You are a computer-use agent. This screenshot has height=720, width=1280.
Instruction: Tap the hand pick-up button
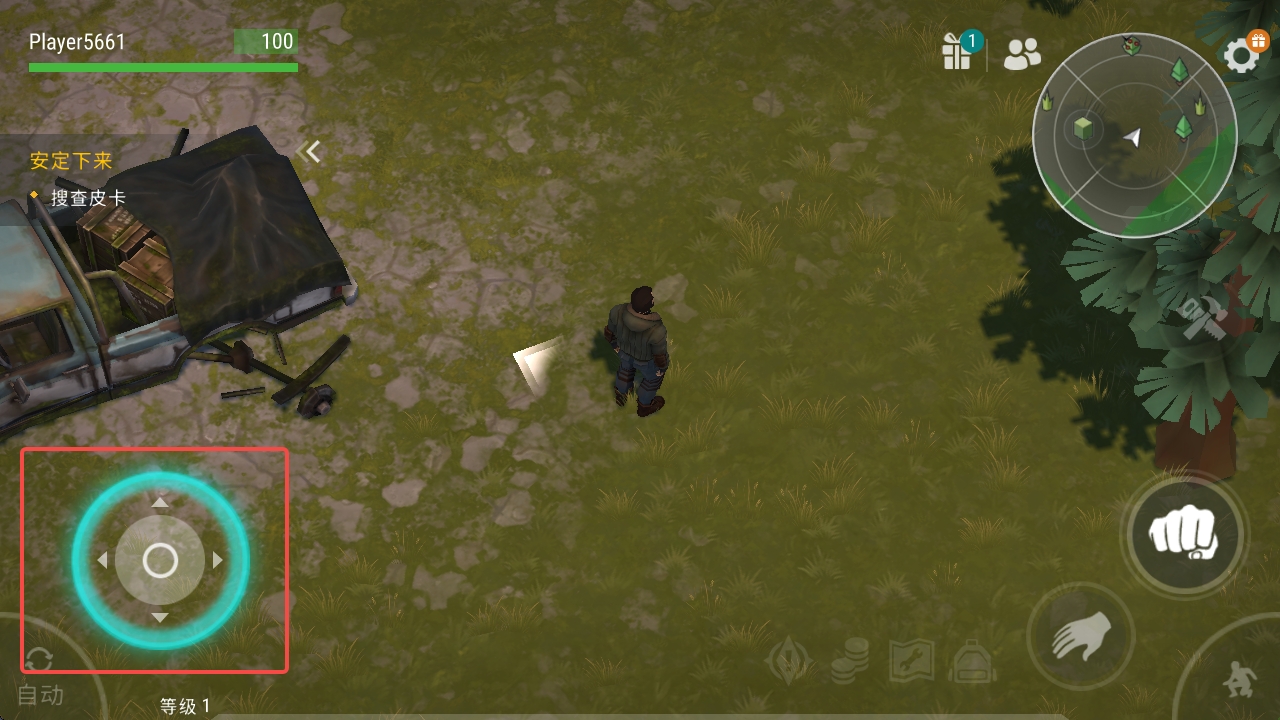[x=1081, y=636]
